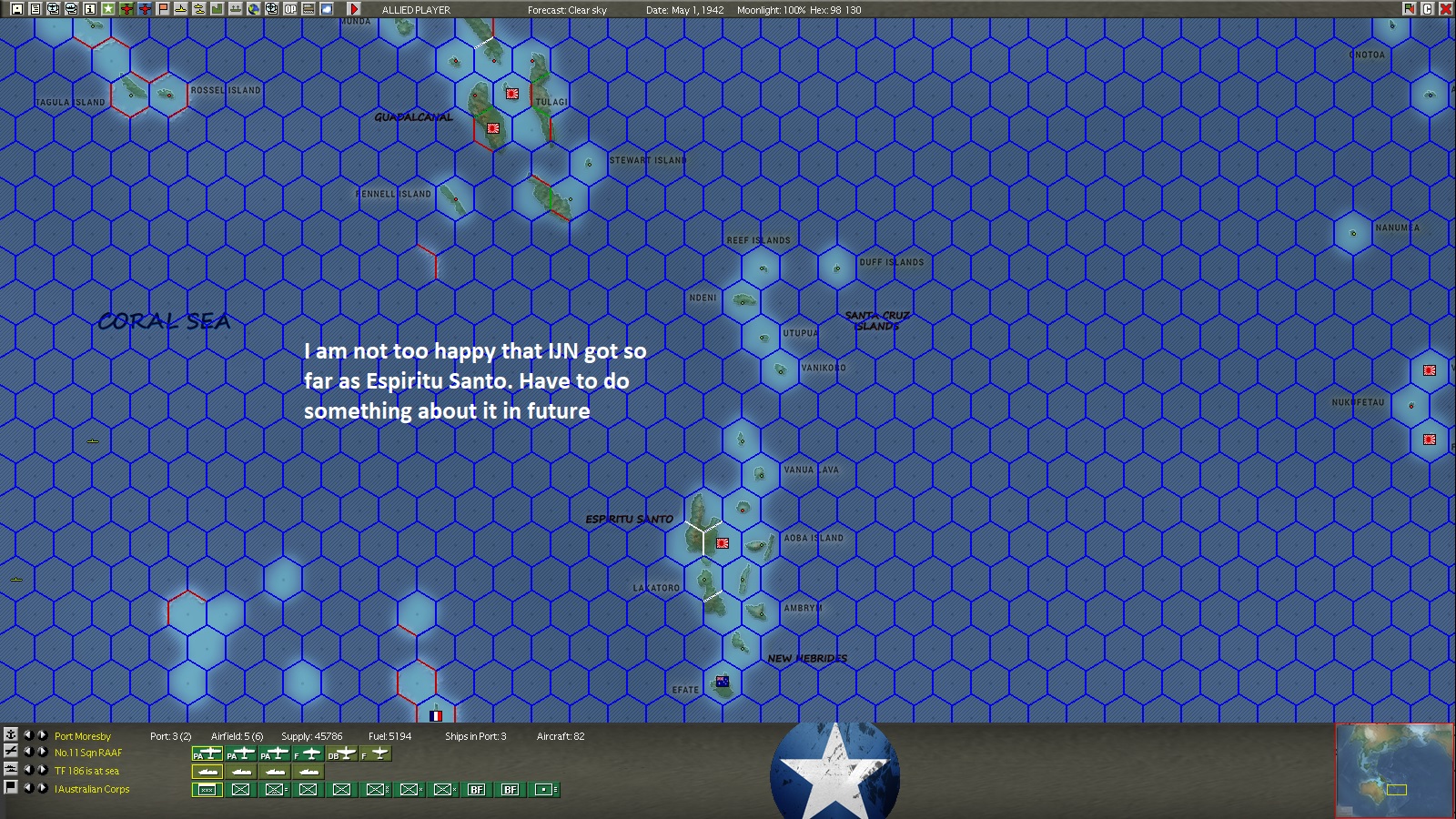Open the Port Moresby base link
The image size is (1456, 819).
tap(82, 736)
